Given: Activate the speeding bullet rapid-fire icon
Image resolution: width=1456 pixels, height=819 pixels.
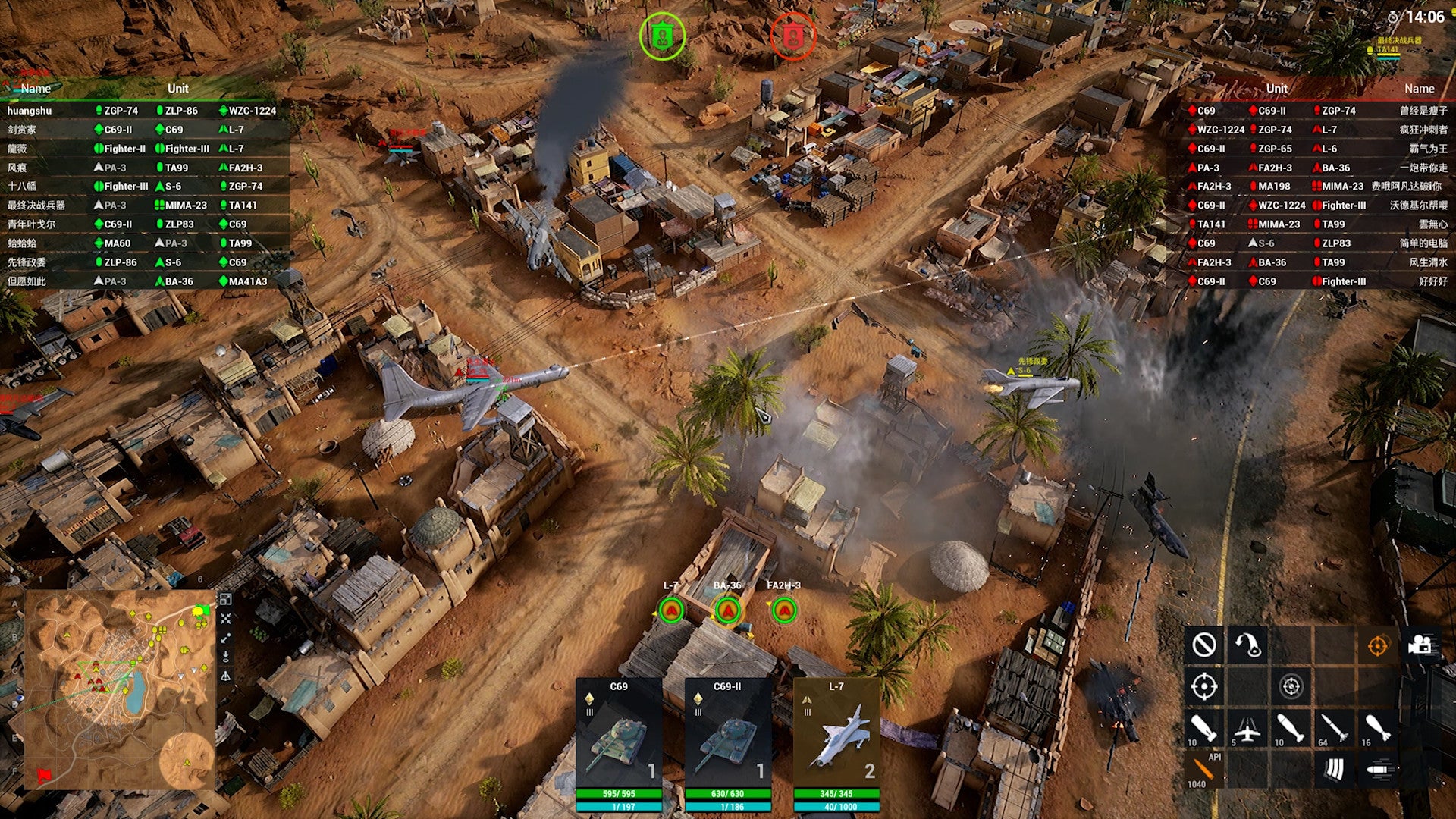Looking at the screenshot, I should (x=1377, y=770).
